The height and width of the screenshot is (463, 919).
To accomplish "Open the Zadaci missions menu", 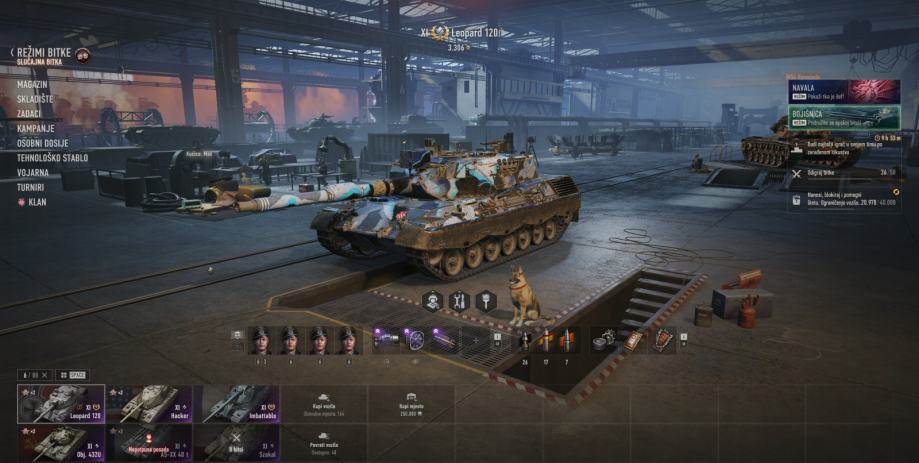I will [x=31, y=114].
